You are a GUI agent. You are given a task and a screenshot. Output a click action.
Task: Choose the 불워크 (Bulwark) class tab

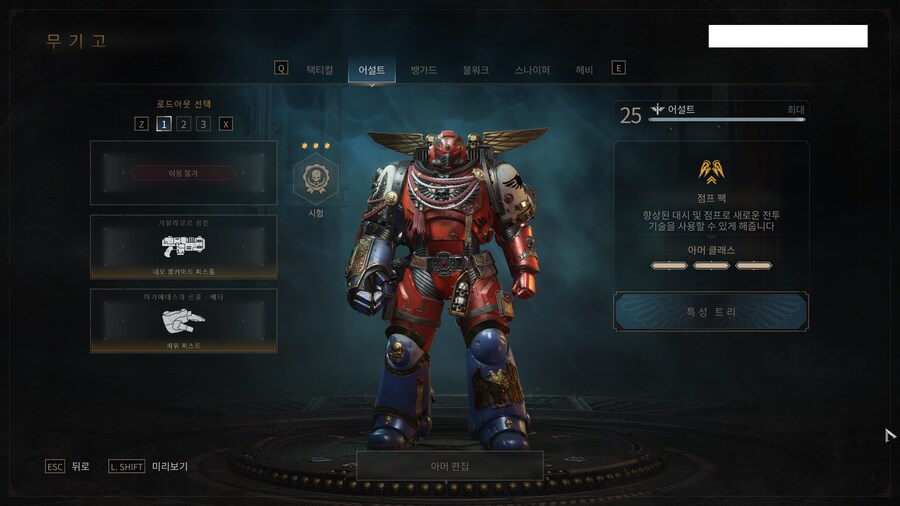pos(476,70)
